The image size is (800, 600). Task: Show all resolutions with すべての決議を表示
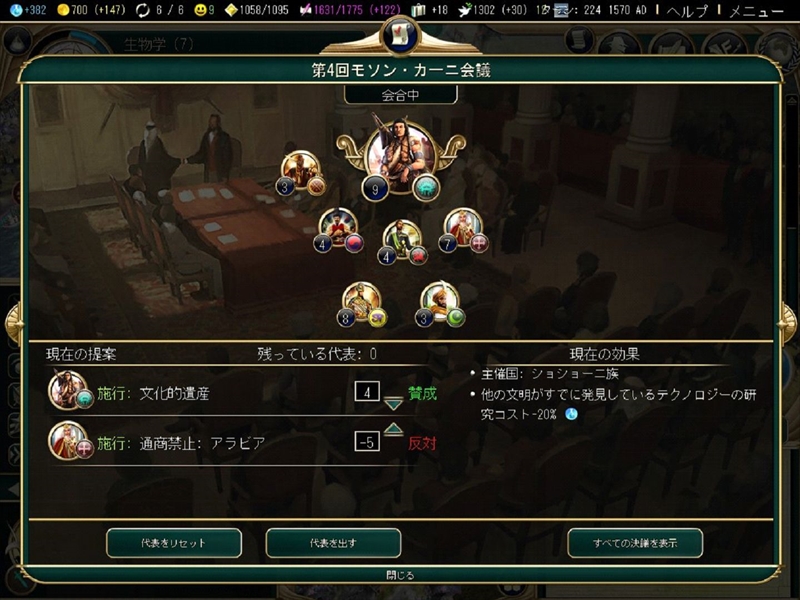[x=635, y=542]
